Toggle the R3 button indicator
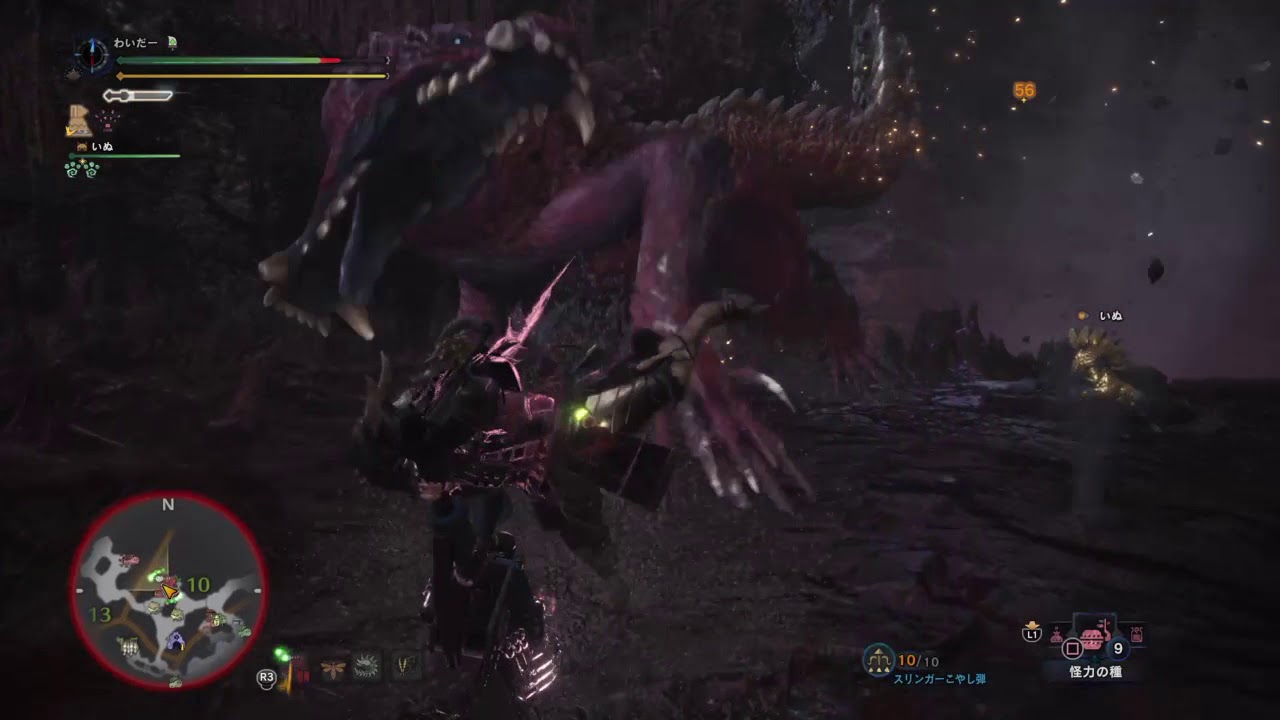Image resolution: width=1280 pixels, height=720 pixels. [x=267, y=677]
